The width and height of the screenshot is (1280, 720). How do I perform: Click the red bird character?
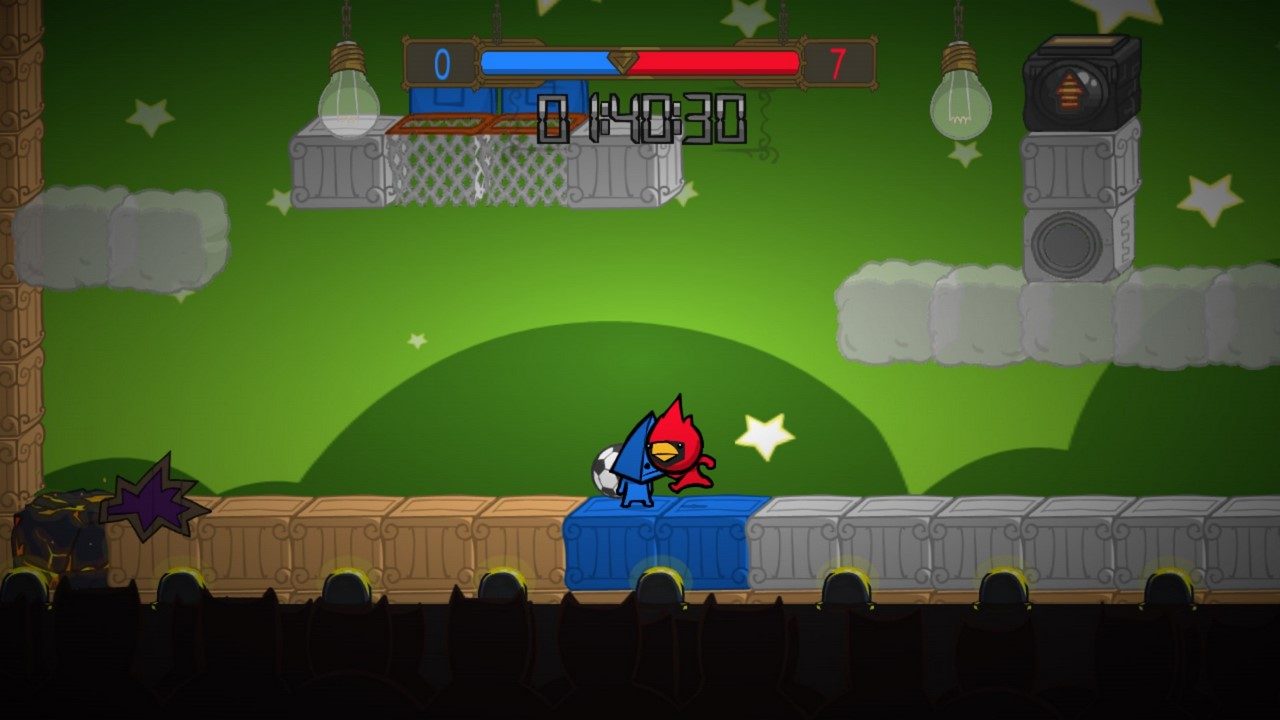(x=683, y=450)
